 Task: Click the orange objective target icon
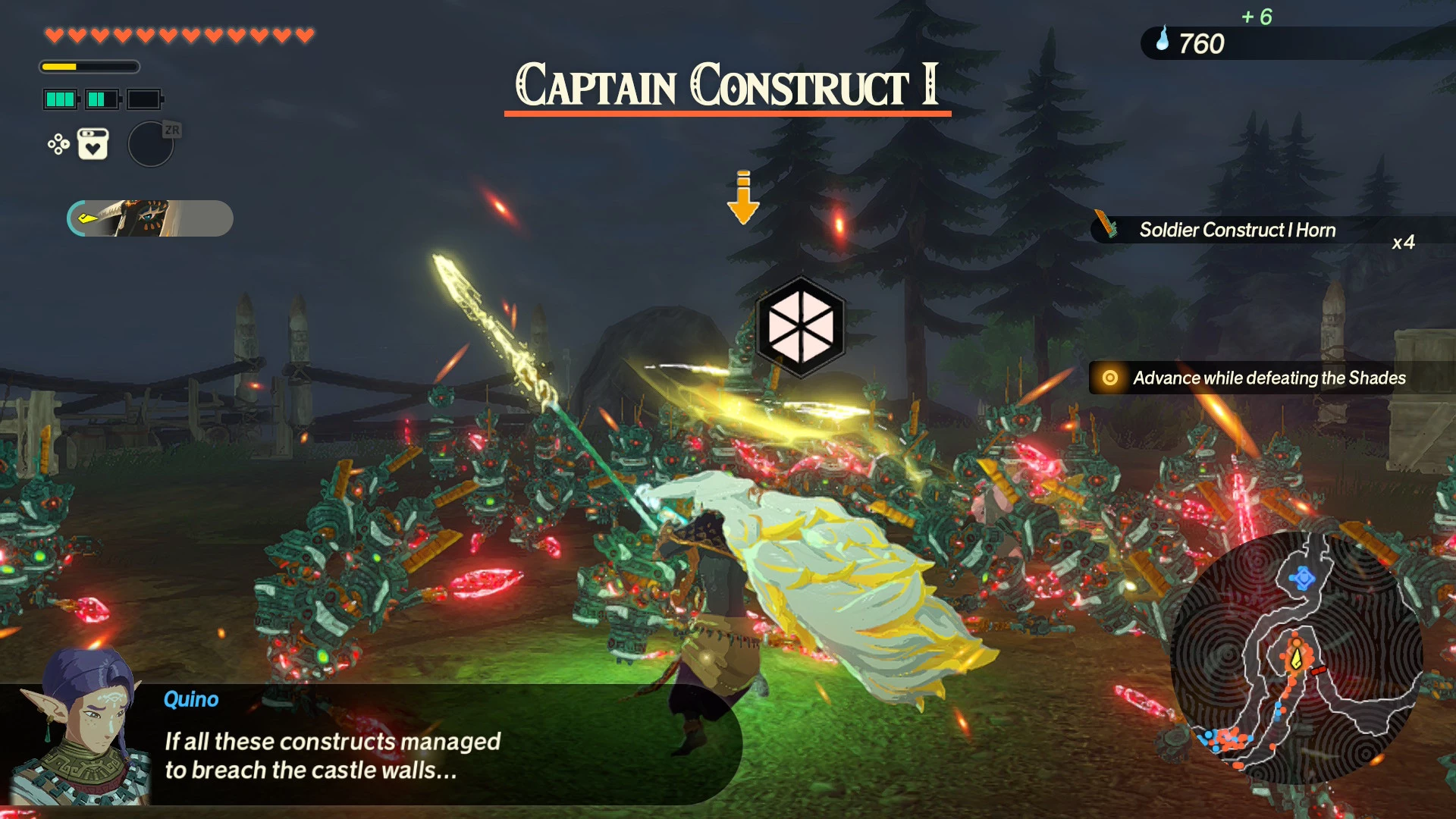[x=1109, y=377]
